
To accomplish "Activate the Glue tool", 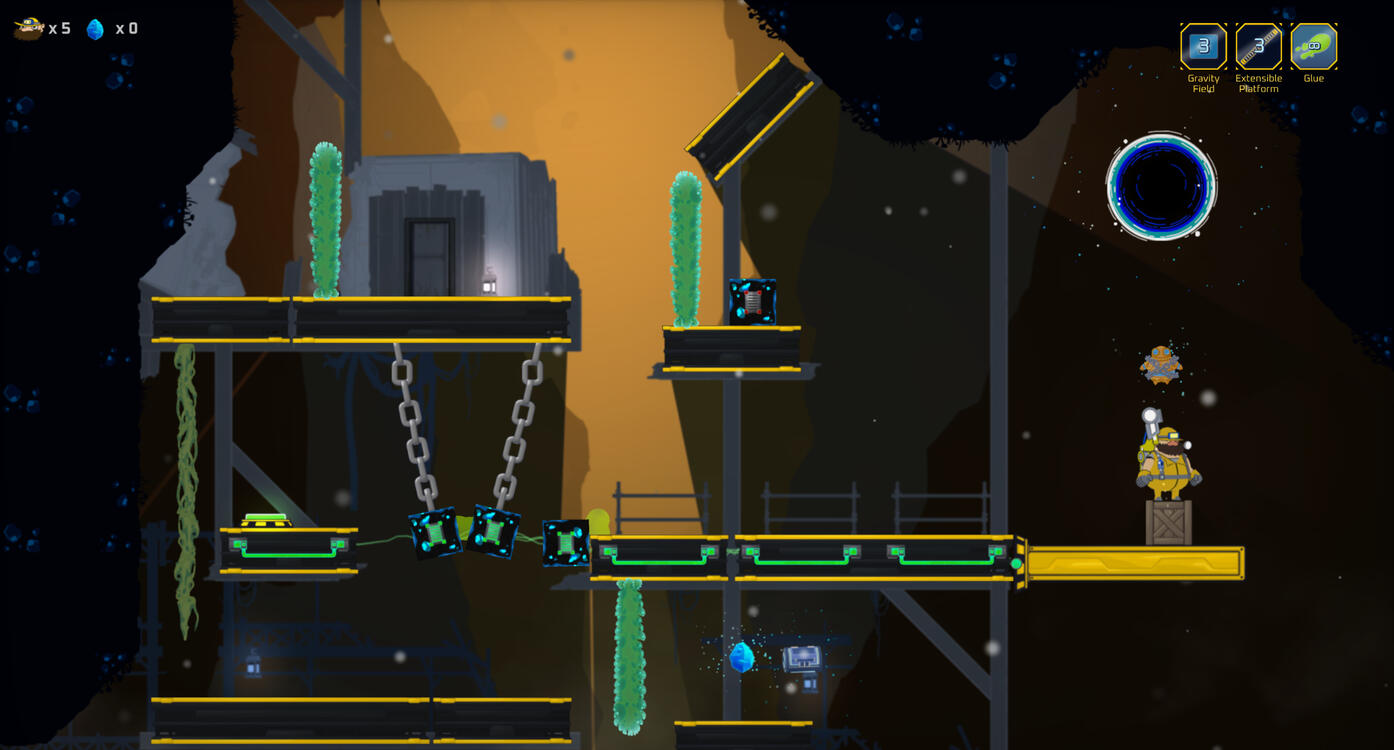I will click(x=1313, y=46).
